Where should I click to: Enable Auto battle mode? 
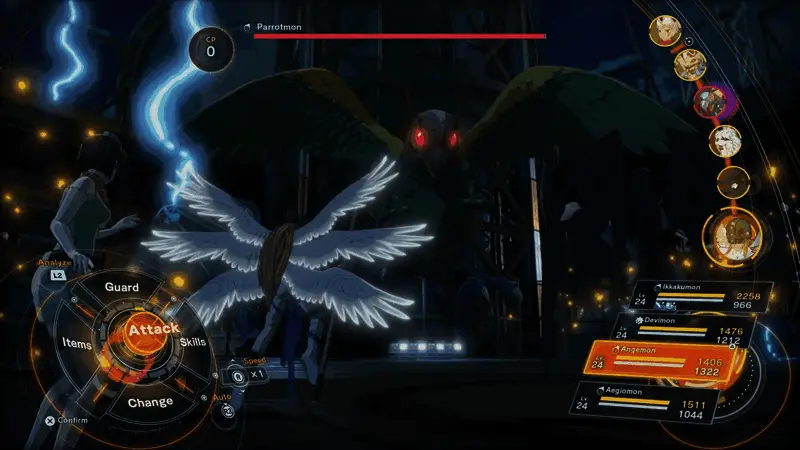[x=228, y=408]
